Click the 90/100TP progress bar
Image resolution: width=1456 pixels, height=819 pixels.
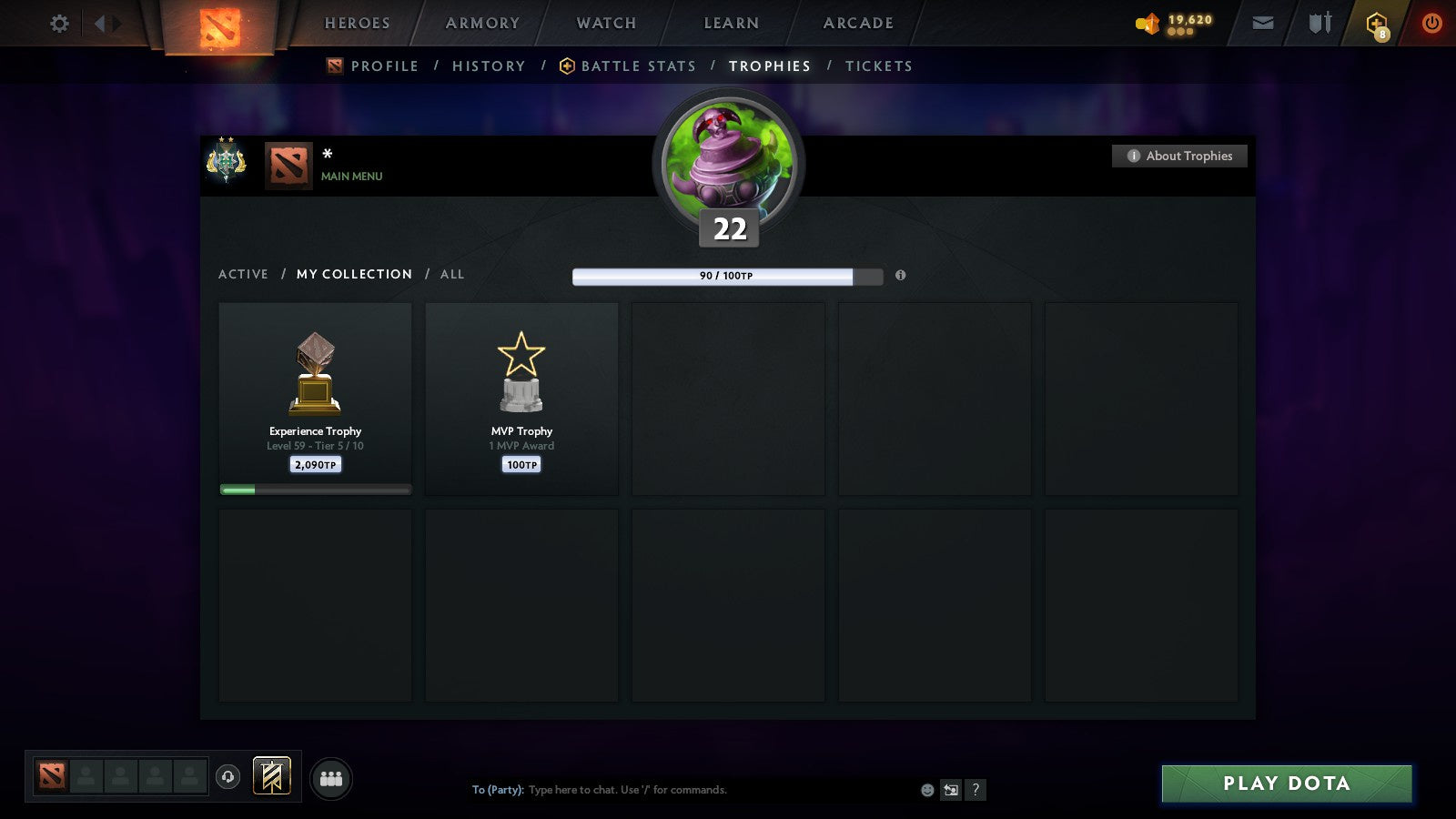pos(726,274)
